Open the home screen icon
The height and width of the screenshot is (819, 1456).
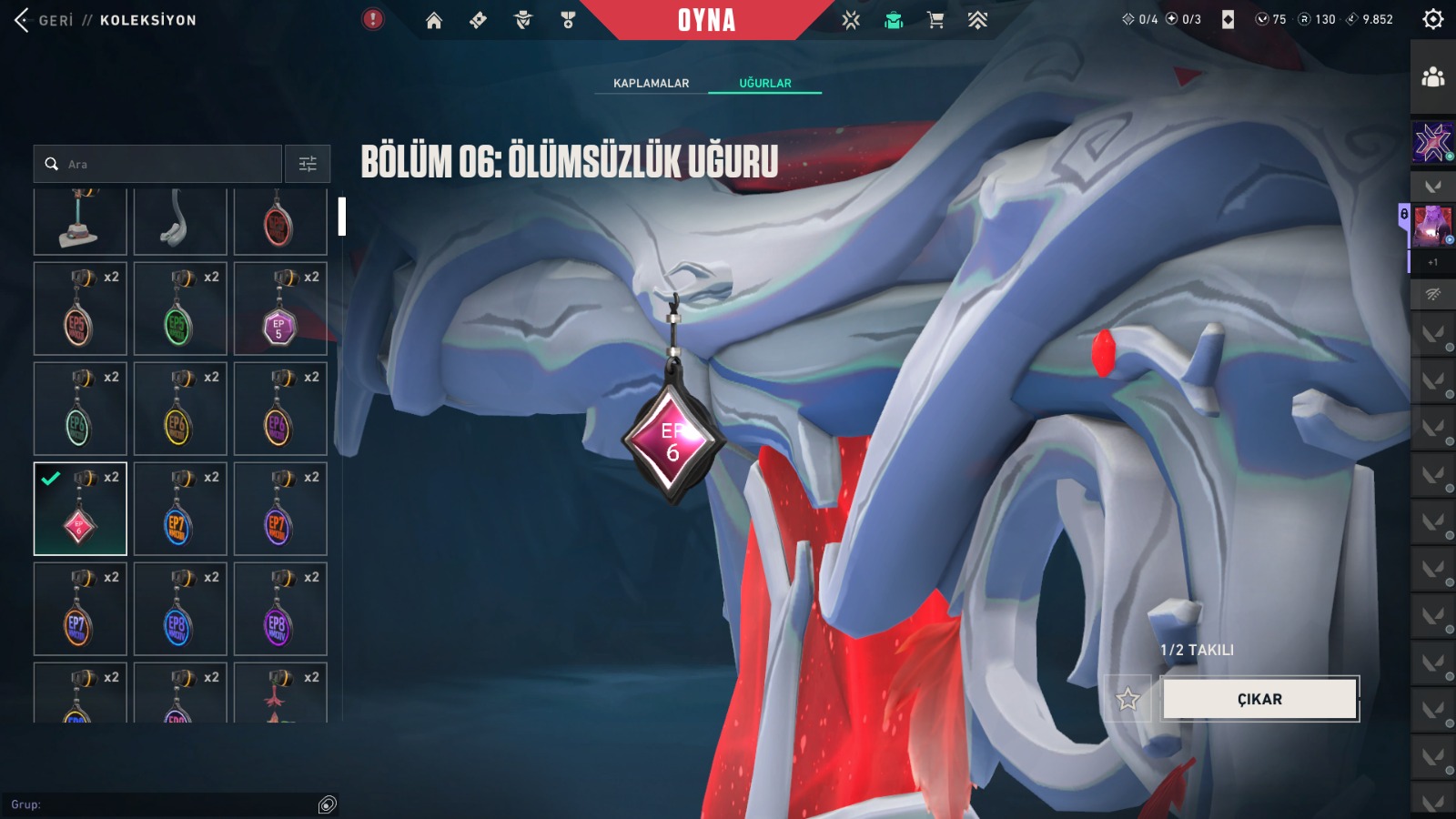tap(434, 20)
